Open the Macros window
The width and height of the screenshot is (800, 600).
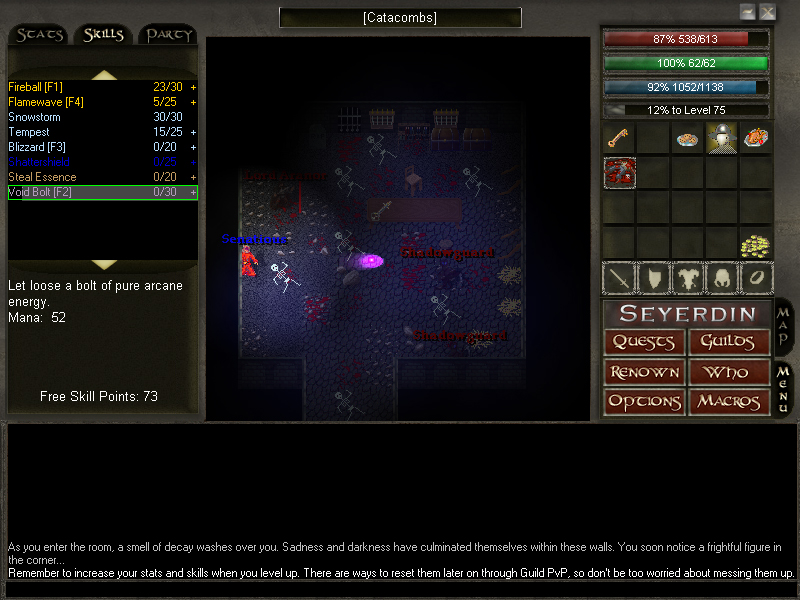coord(729,402)
